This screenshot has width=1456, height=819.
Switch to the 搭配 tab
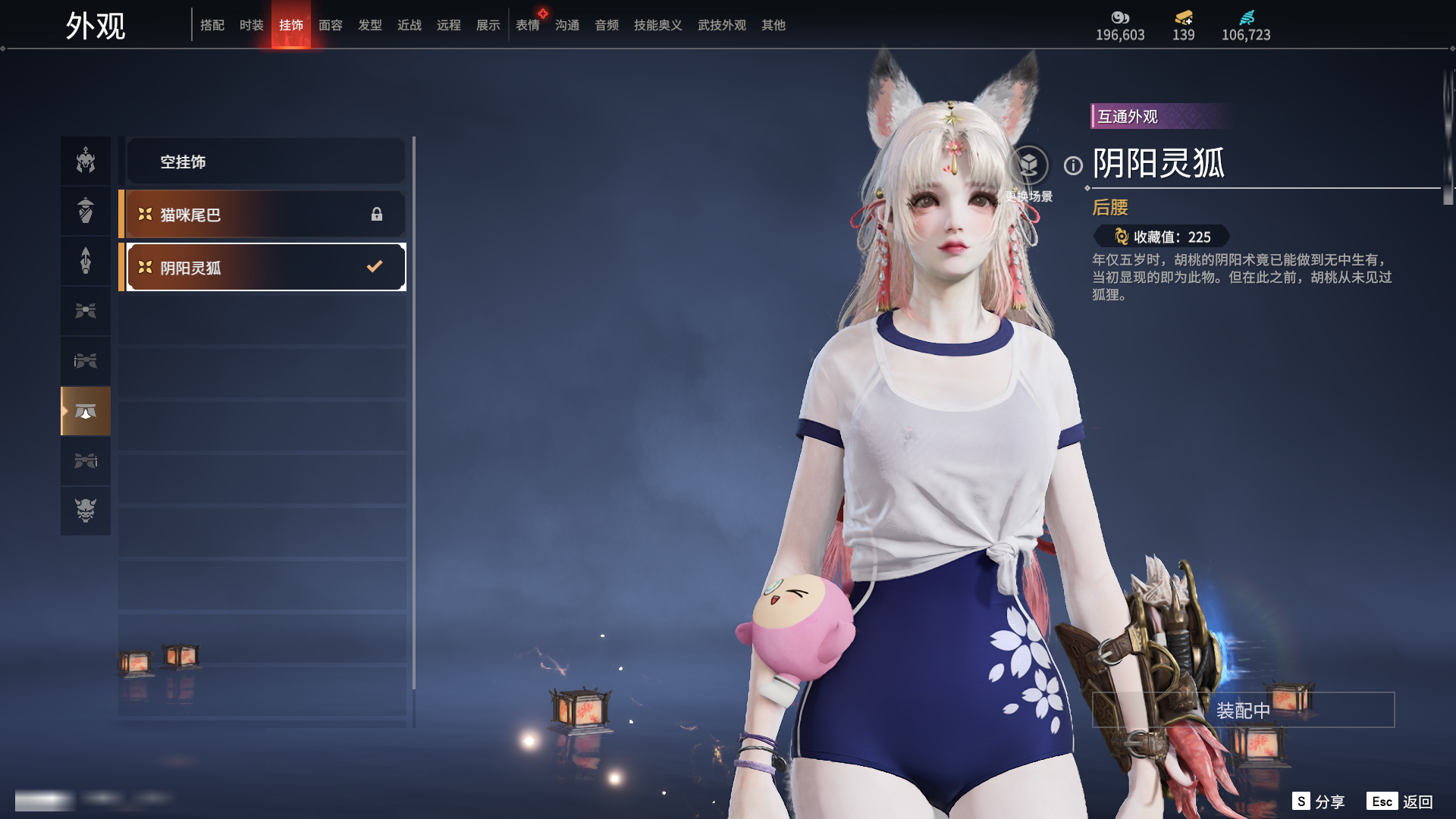pos(212,25)
